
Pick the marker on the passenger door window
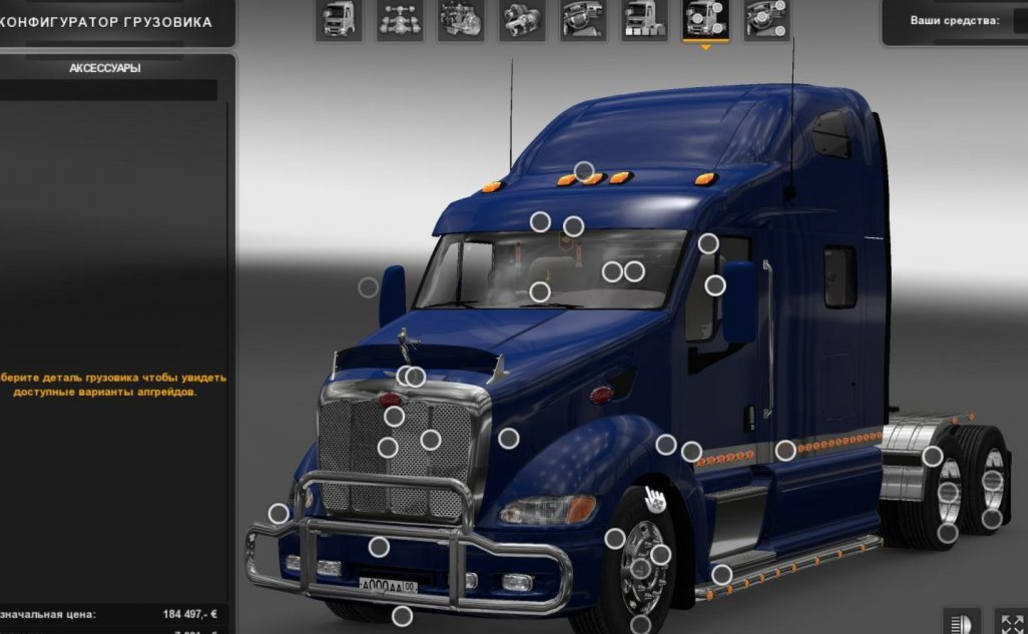pyautogui.click(x=715, y=286)
